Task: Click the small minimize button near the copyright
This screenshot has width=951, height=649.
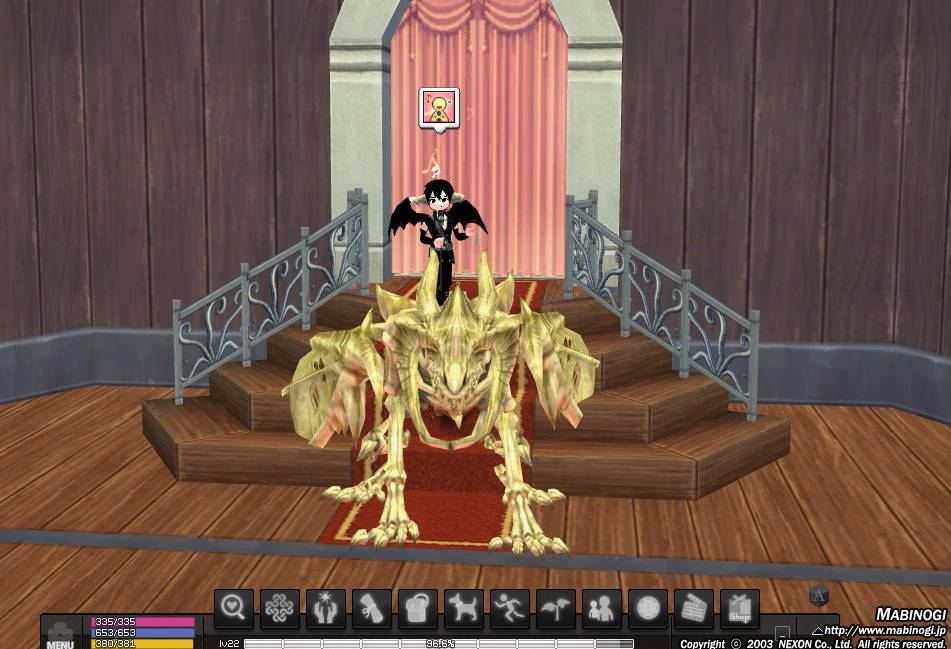Action: (782, 634)
